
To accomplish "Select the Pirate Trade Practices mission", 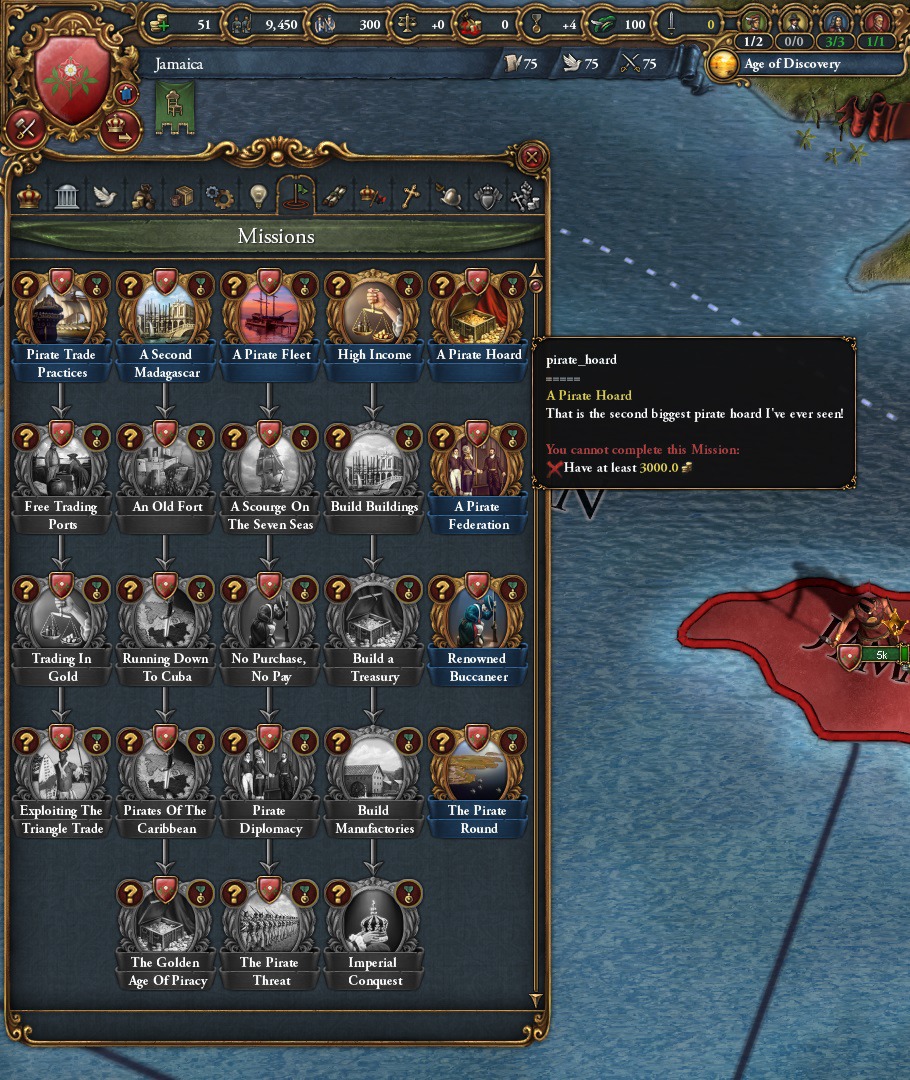I will point(61,316).
